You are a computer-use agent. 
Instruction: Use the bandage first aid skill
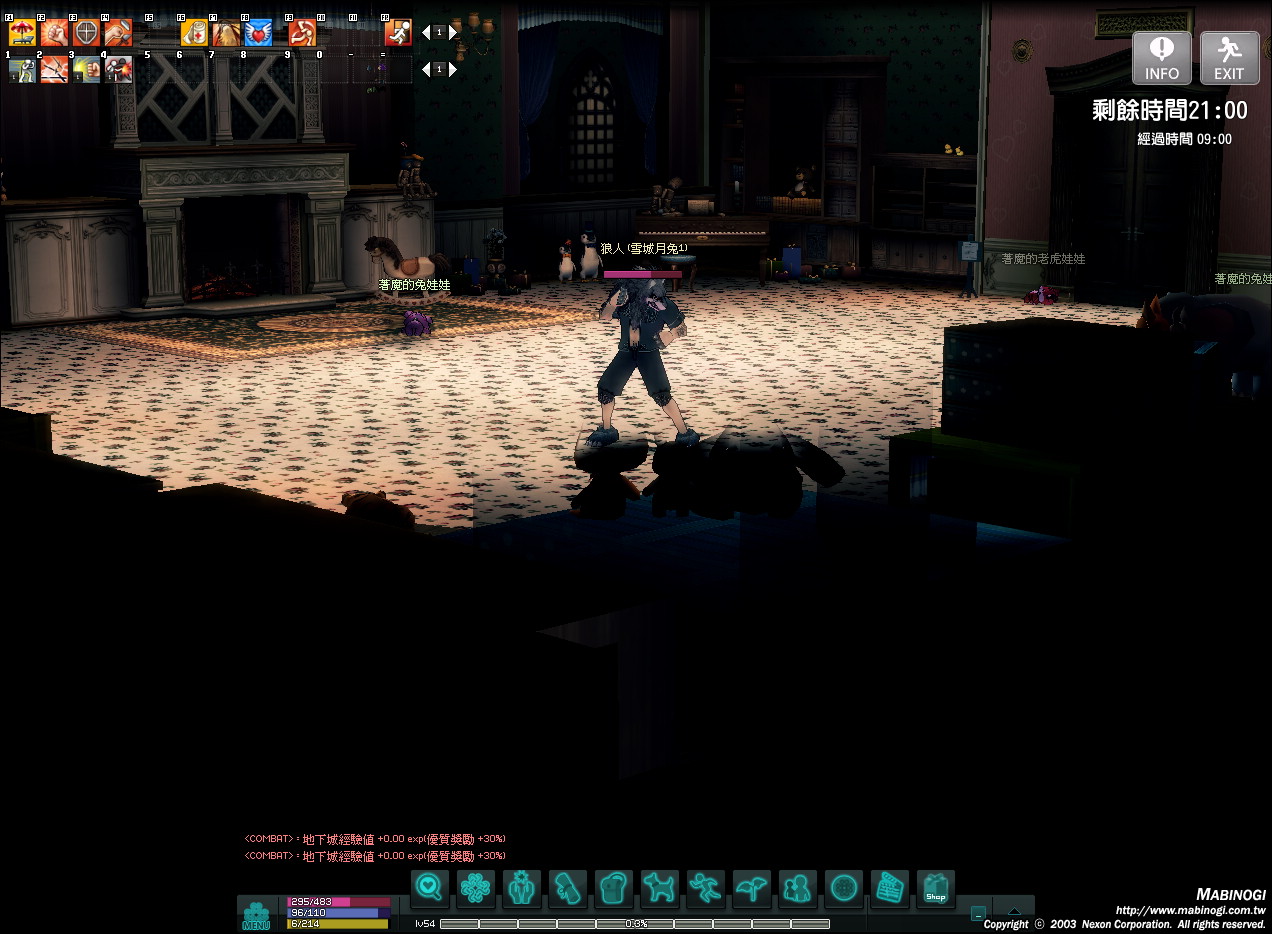point(194,33)
